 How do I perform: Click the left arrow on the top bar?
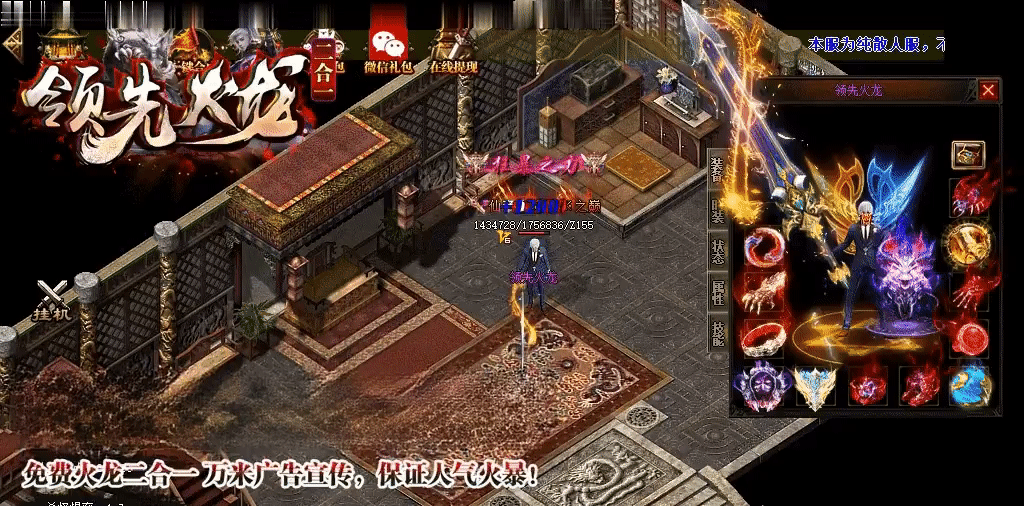(x=13, y=42)
